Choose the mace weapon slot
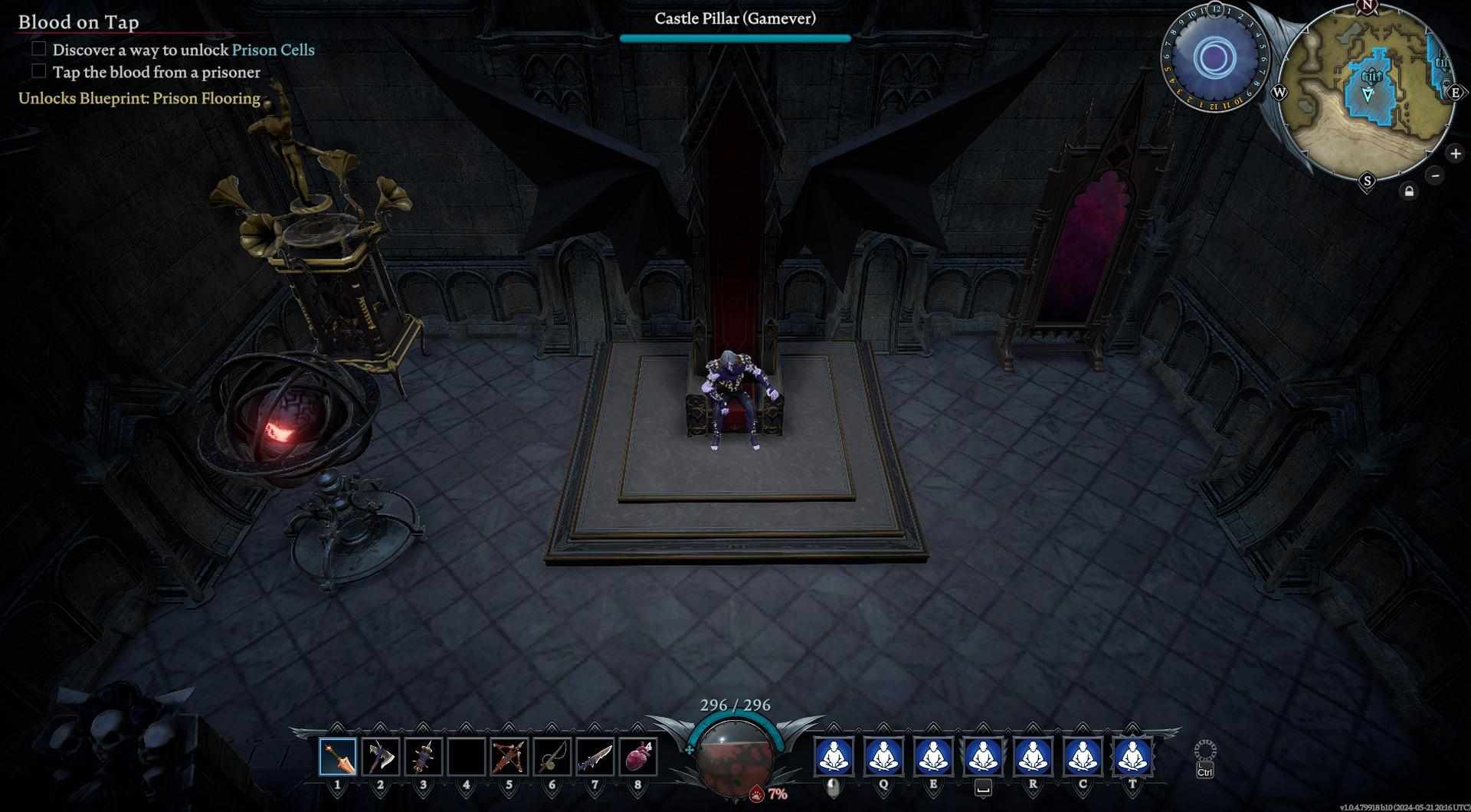Image resolution: width=1471 pixels, height=812 pixels. point(423,758)
